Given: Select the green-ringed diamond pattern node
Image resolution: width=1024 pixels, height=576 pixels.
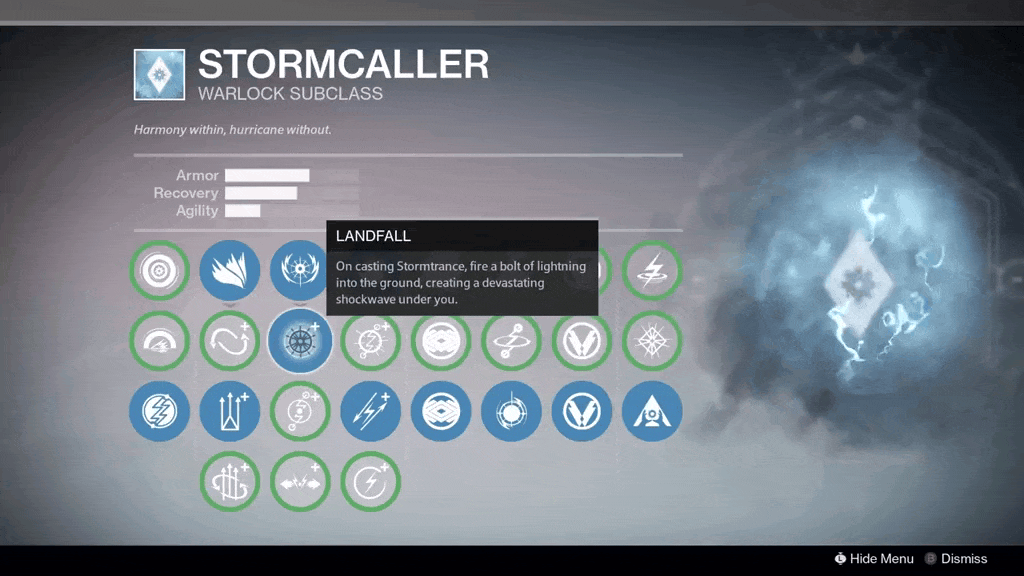Looking at the screenshot, I should [440, 341].
